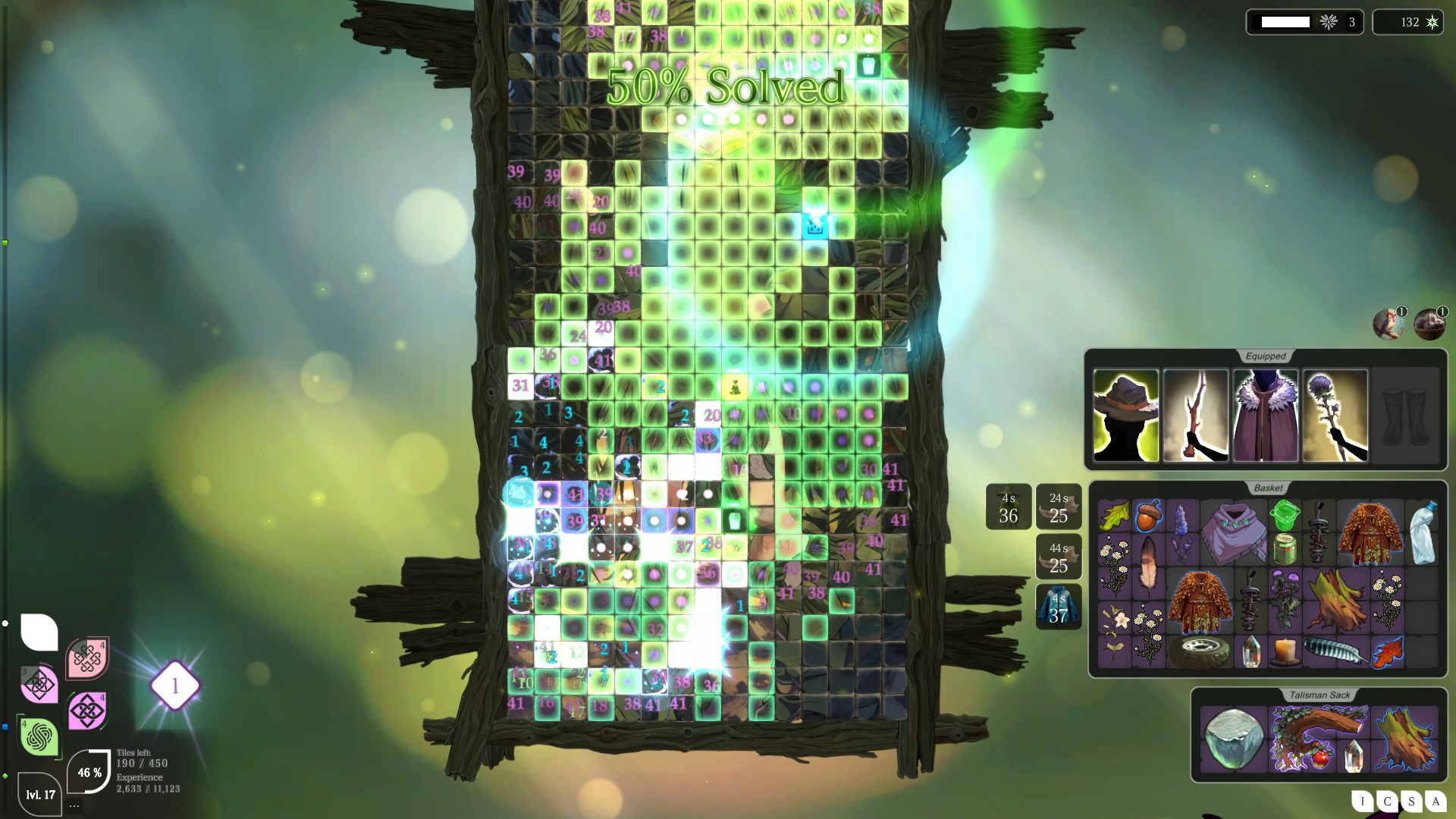Toggle the 44s horn buff timer
This screenshot has height=819, width=1456.
(1059, 556)
